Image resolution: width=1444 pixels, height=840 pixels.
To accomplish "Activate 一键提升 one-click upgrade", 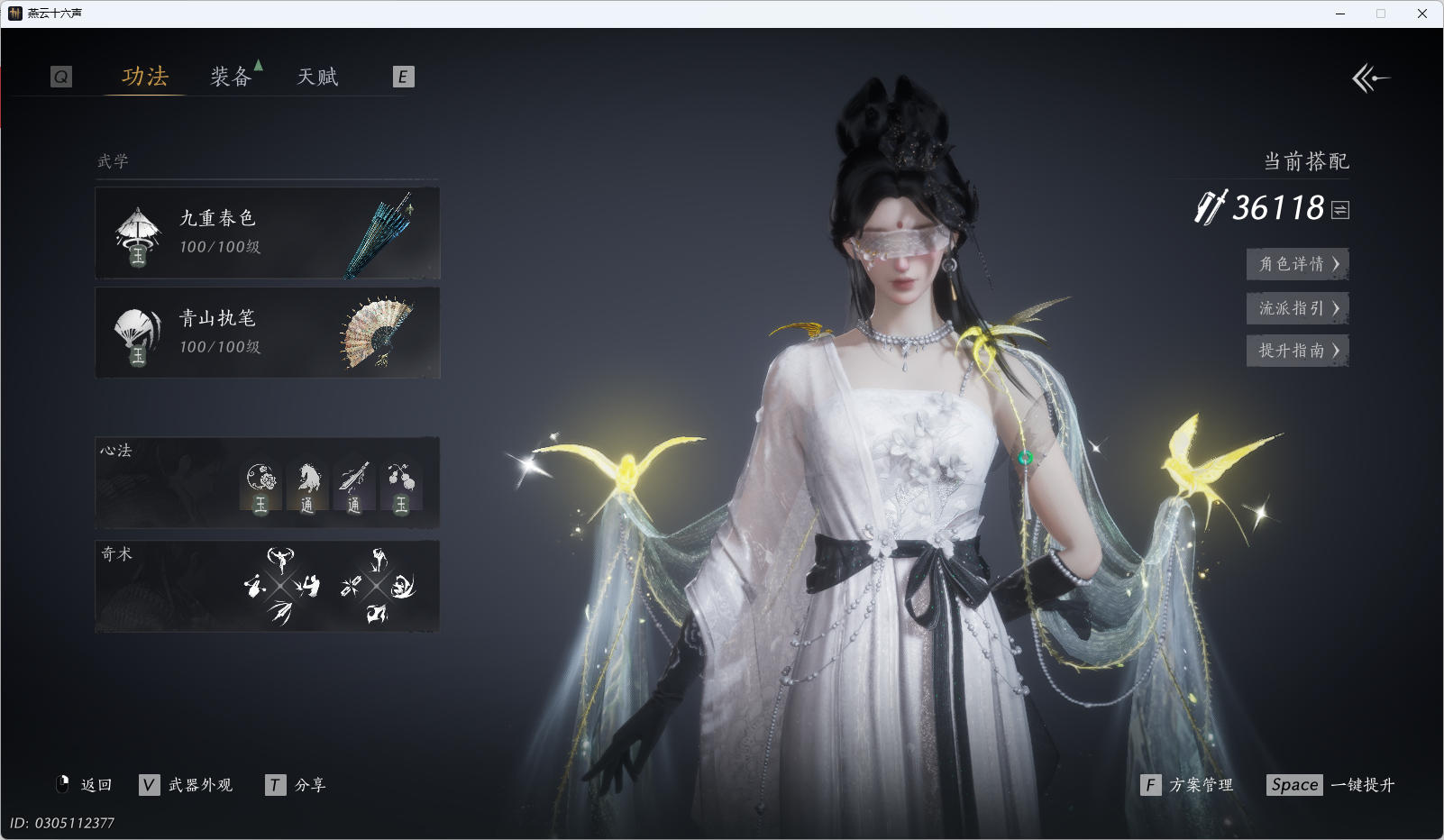I will pos(1330,785).
